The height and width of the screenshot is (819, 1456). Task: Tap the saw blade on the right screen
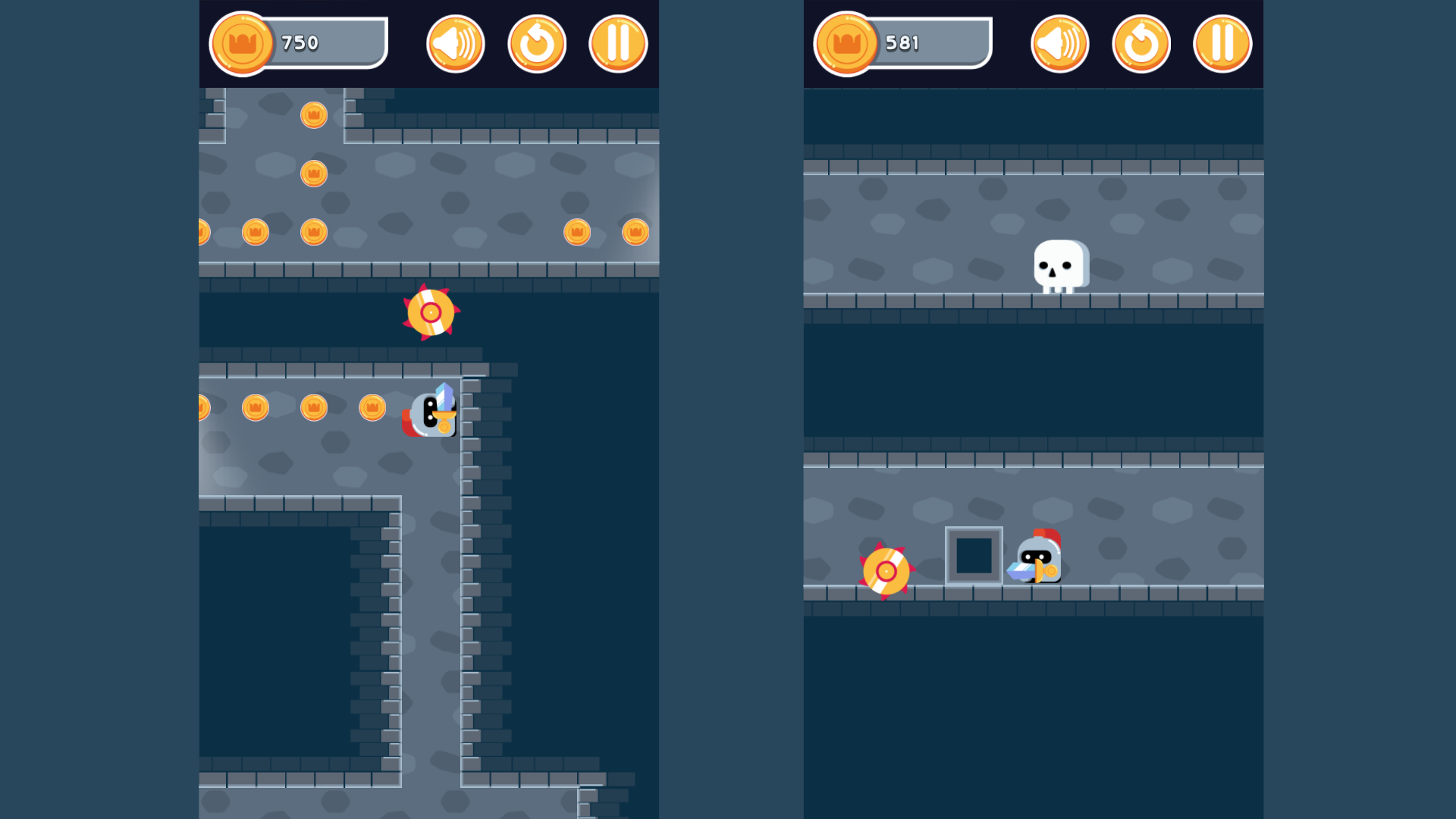(x=886, y=571)
